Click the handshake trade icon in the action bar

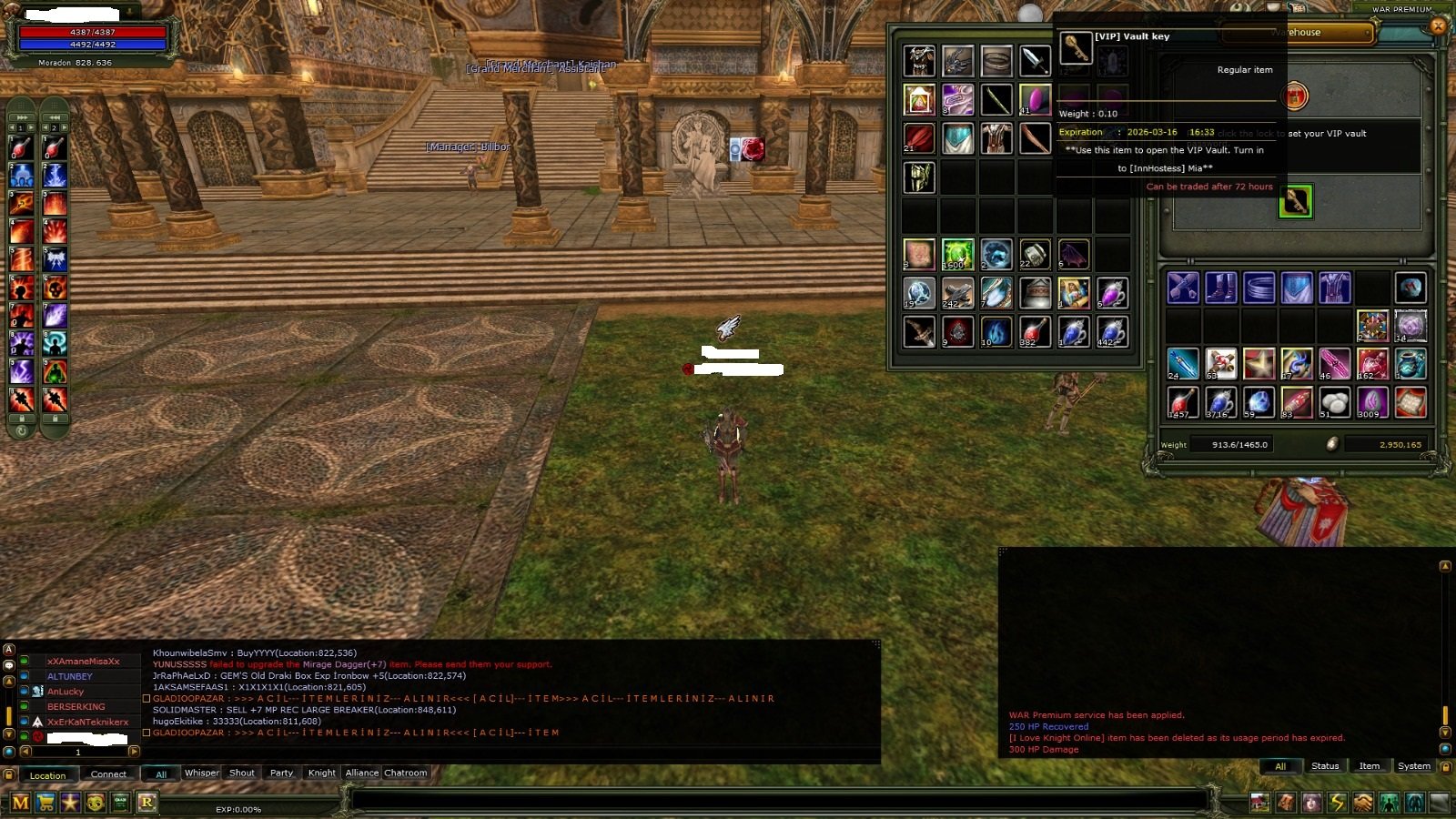click(1361, 803)
